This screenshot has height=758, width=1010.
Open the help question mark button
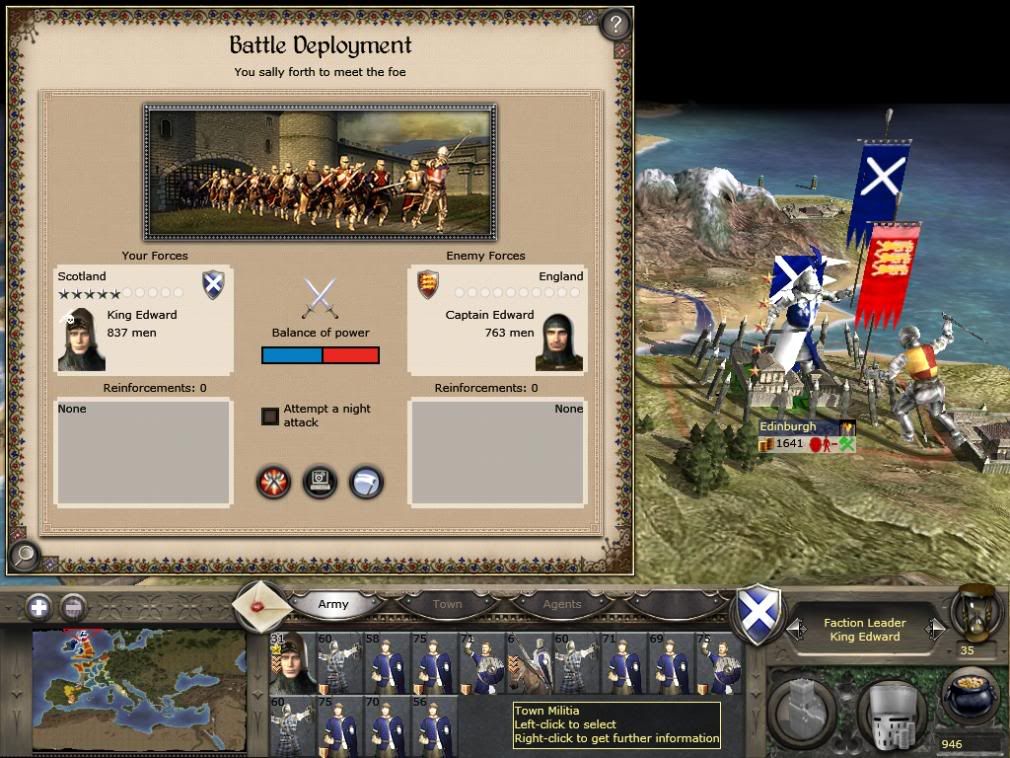tap(616, 24)
